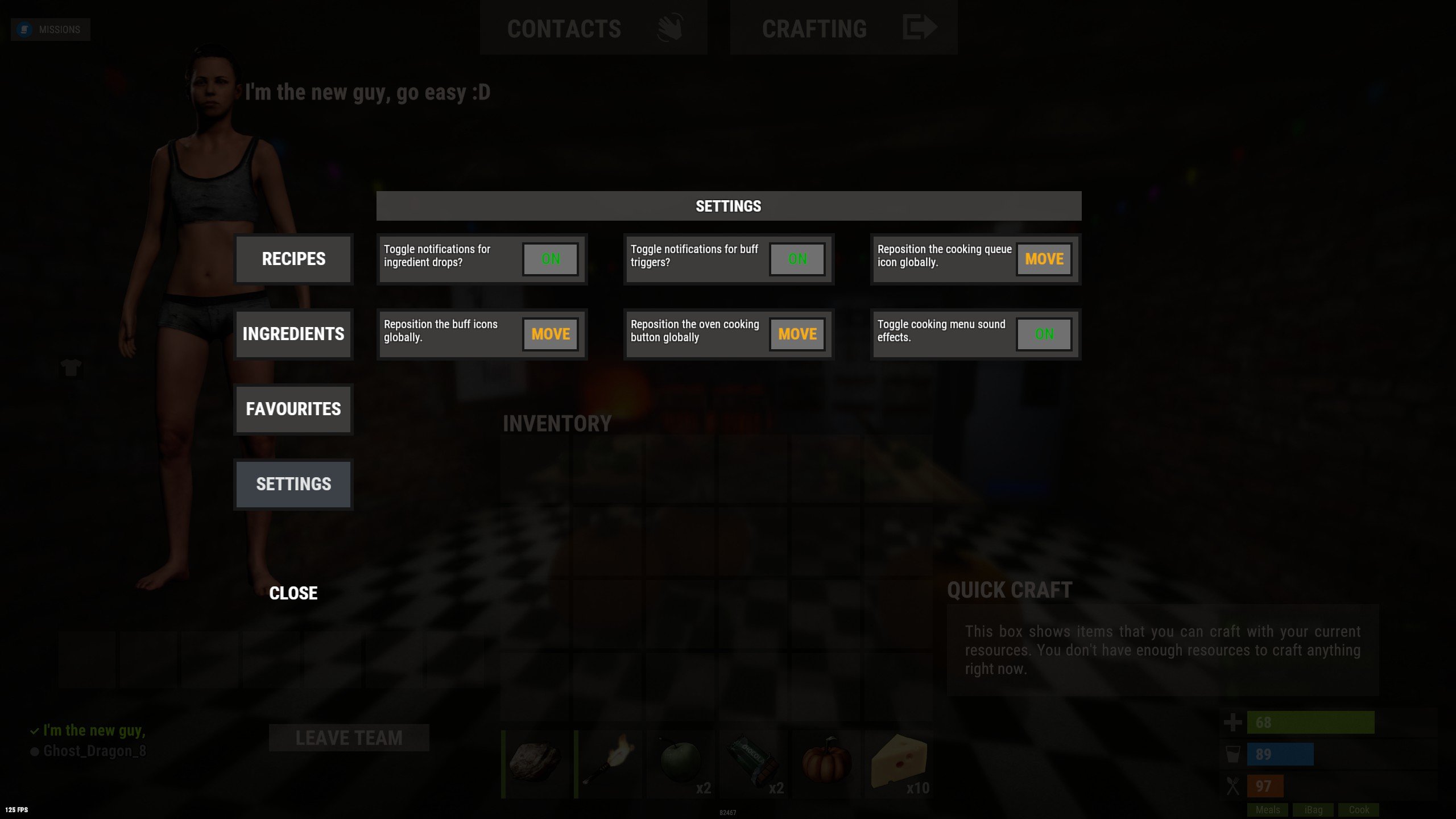
Task: Select the rock in the hotbar
Action: (538, 764)
